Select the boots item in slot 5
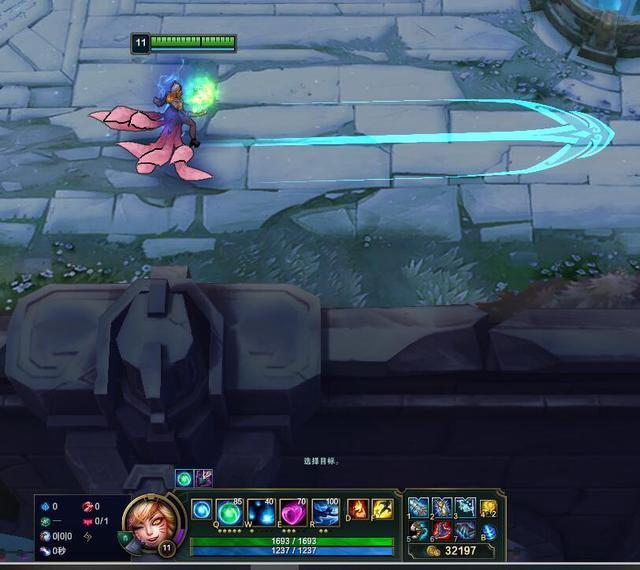640x570 pixels. [418, 531]
